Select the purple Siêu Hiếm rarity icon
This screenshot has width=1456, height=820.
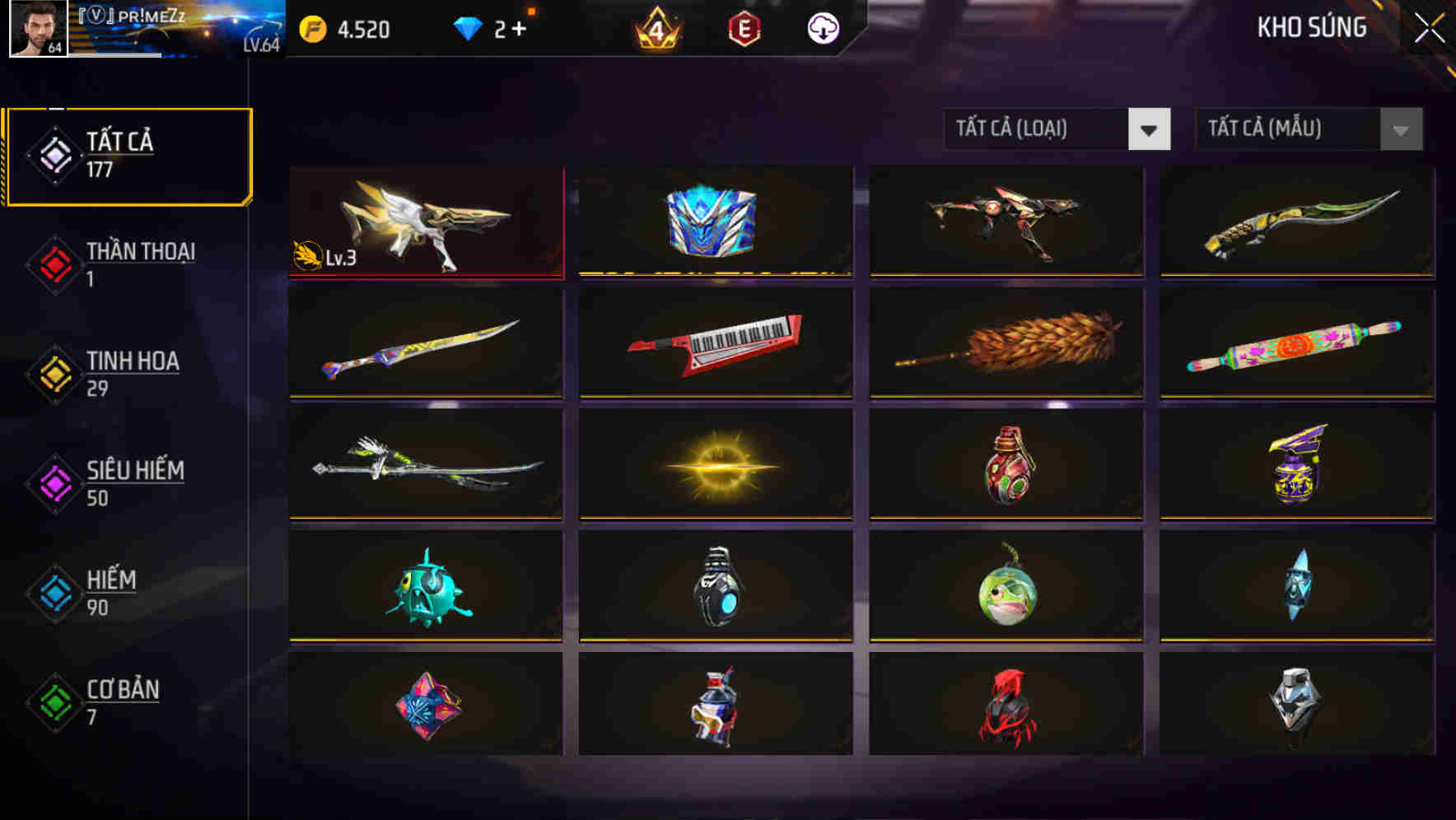click(x=52, y=481)
